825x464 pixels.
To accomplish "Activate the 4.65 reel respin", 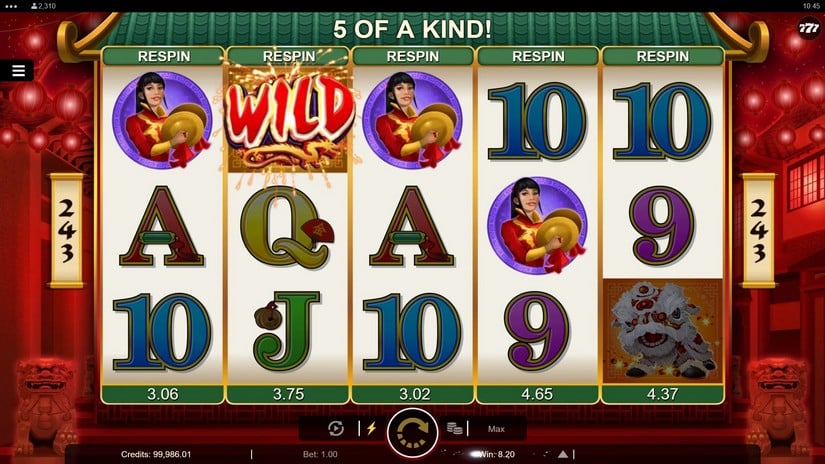I will click(537, 394).
